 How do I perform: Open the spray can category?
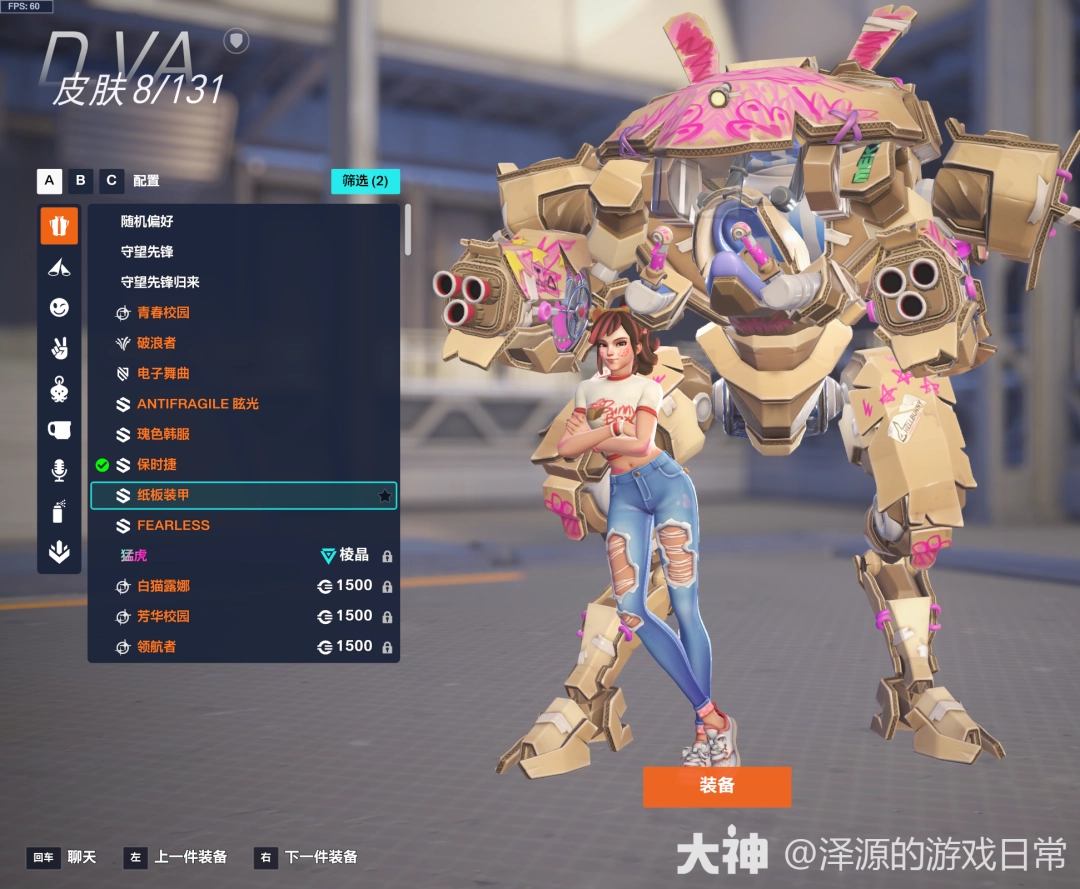point(59,512)
